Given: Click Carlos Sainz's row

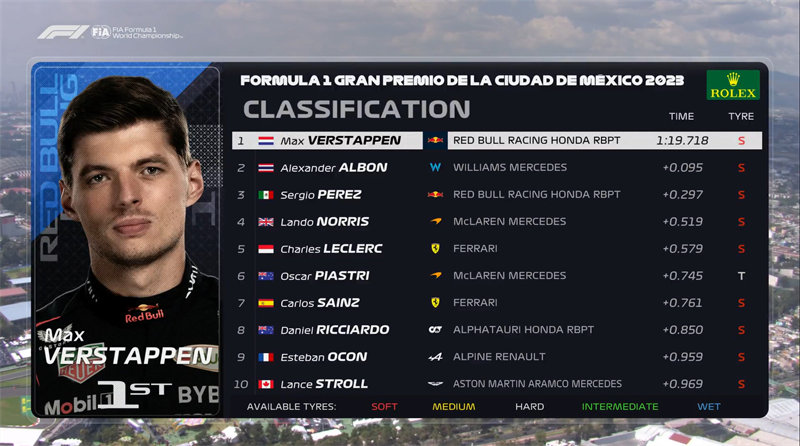Looking at the screenshot, I should [497, 303].
